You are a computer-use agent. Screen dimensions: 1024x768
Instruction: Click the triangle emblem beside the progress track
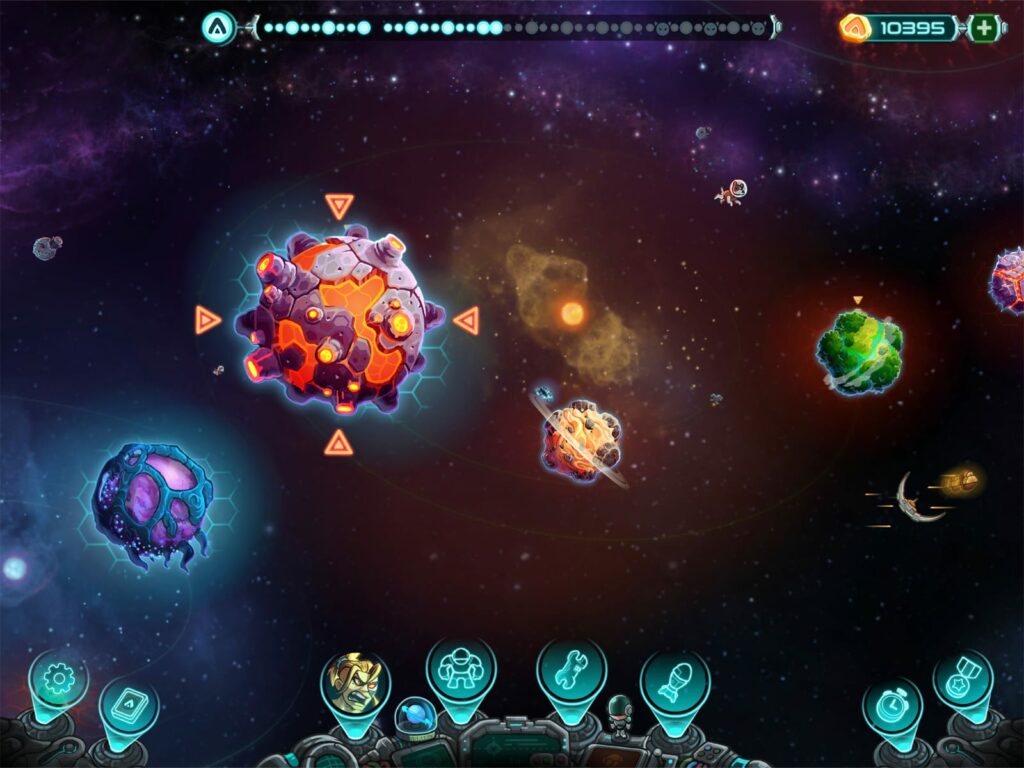coord(218,28)
